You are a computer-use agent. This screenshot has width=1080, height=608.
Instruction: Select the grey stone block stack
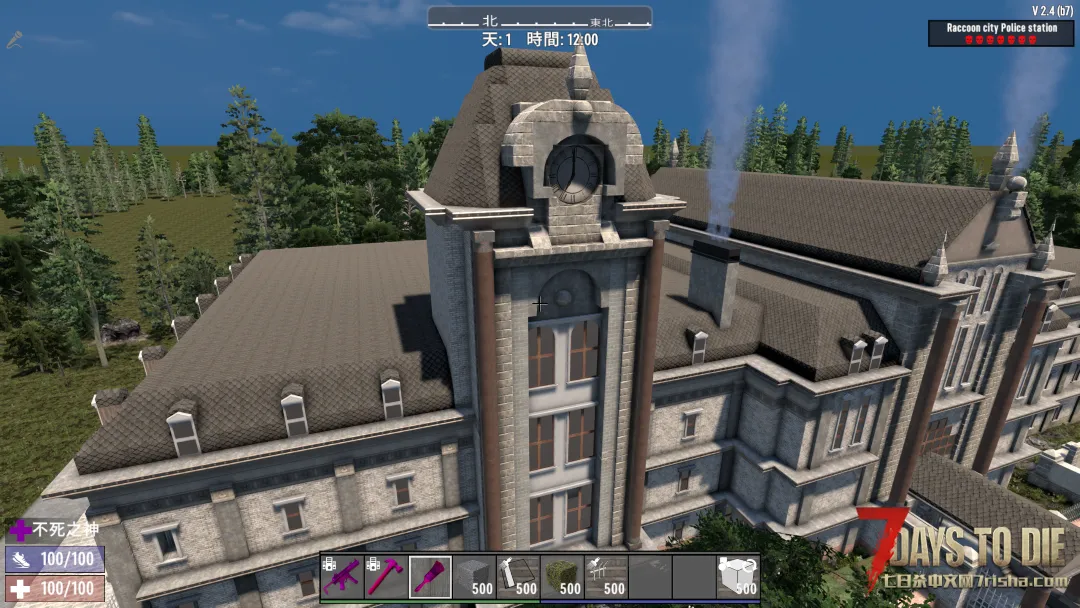click(x=473, y=577)
